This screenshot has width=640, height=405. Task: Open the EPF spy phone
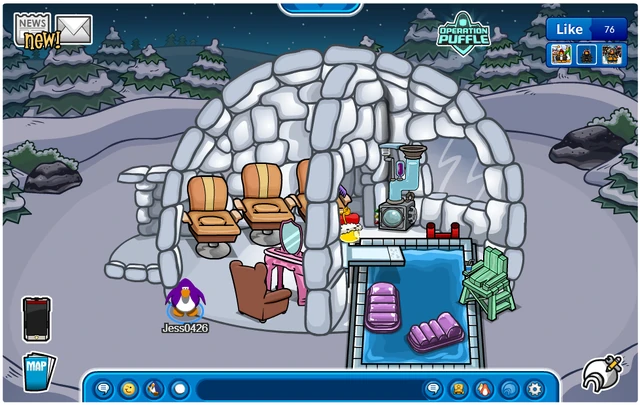[36, 319]
